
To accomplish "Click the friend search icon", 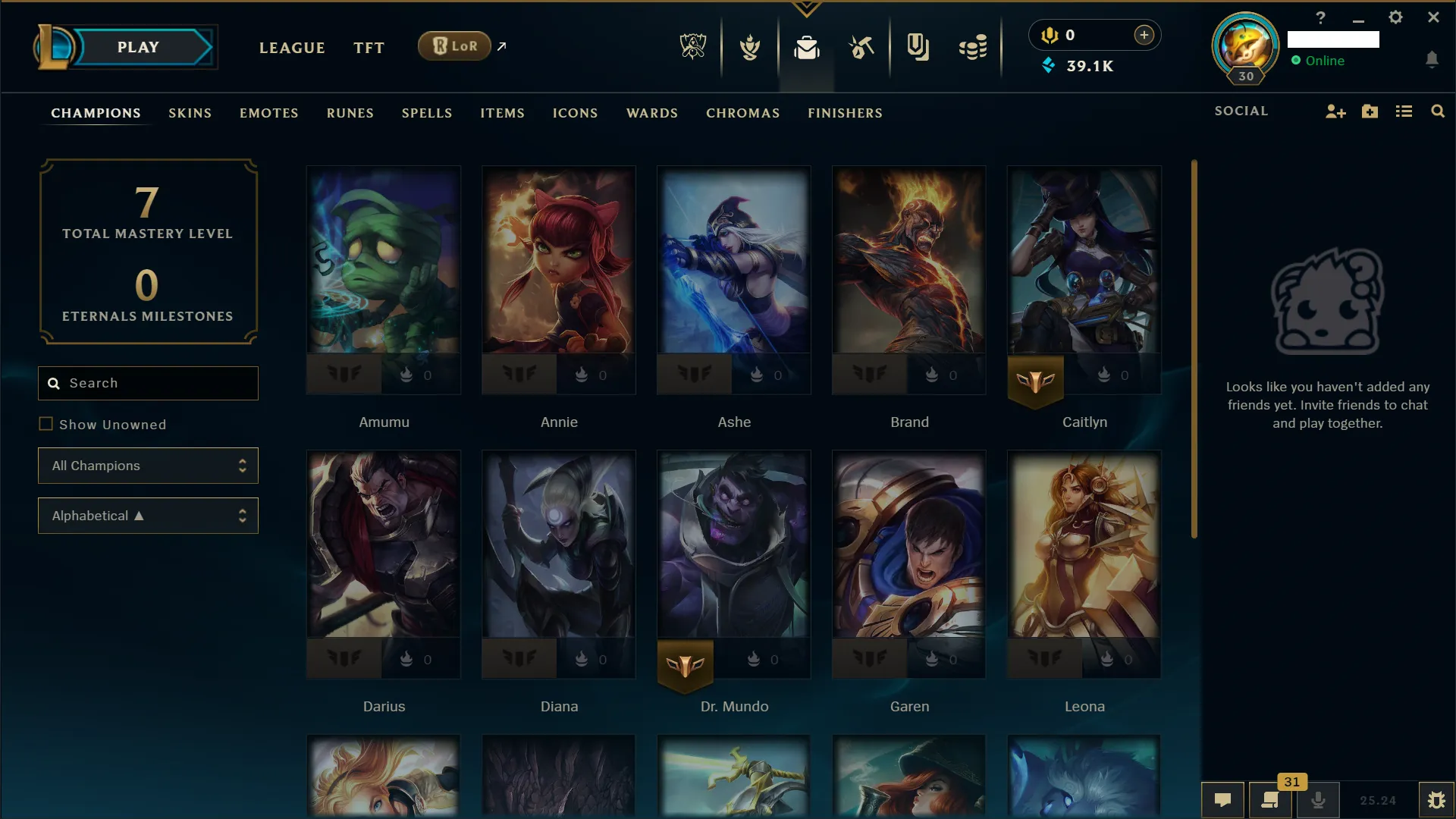I will click(x=1438, y=111).
